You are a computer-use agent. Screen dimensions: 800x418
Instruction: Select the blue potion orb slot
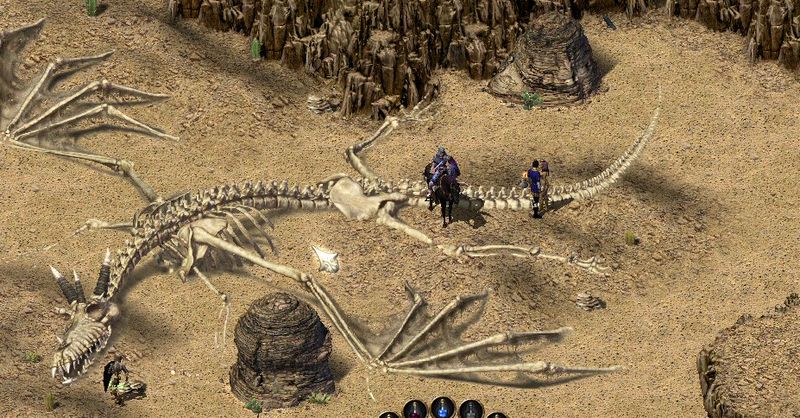(x=442, y=409)
